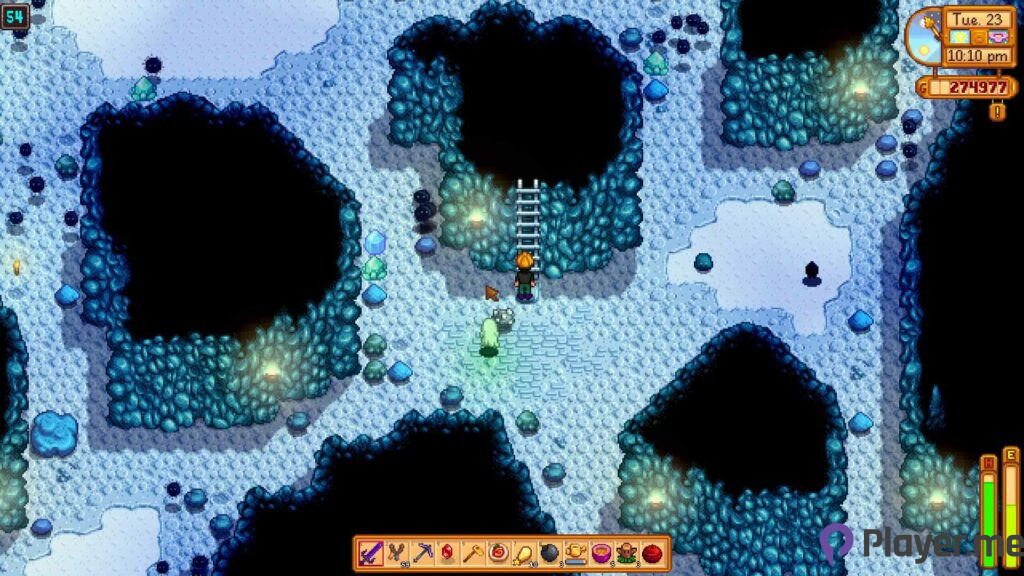Equip the pickaxe from the toolbar
This screenshot has height=576, width=1024.
point(422,553)
